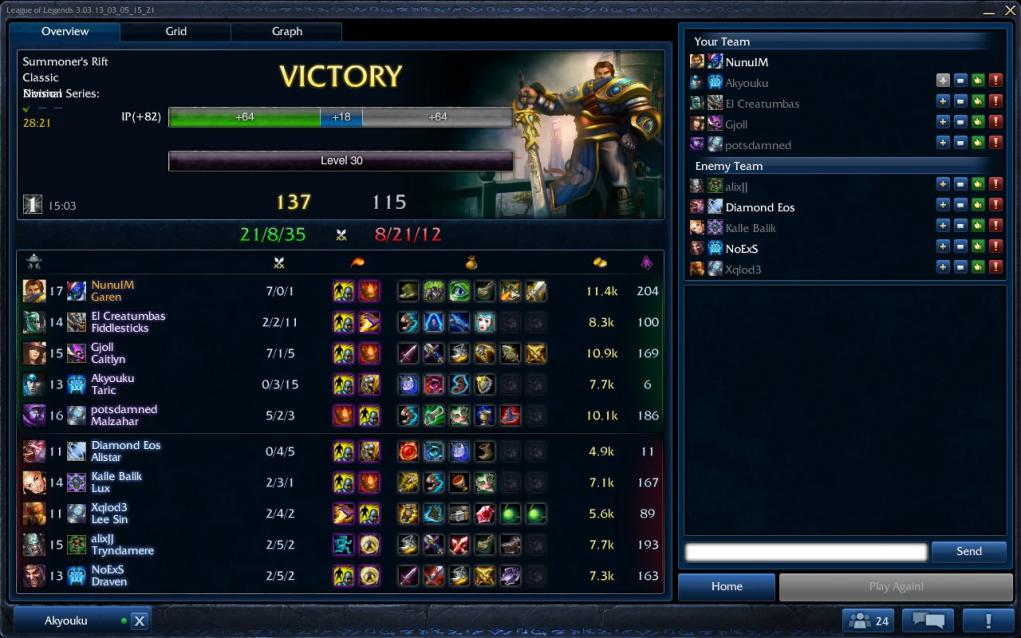Image resolution: width=1021 pixels, height=638 pixels.
Task: Select the Overview tab
Action: pos(65,32)
